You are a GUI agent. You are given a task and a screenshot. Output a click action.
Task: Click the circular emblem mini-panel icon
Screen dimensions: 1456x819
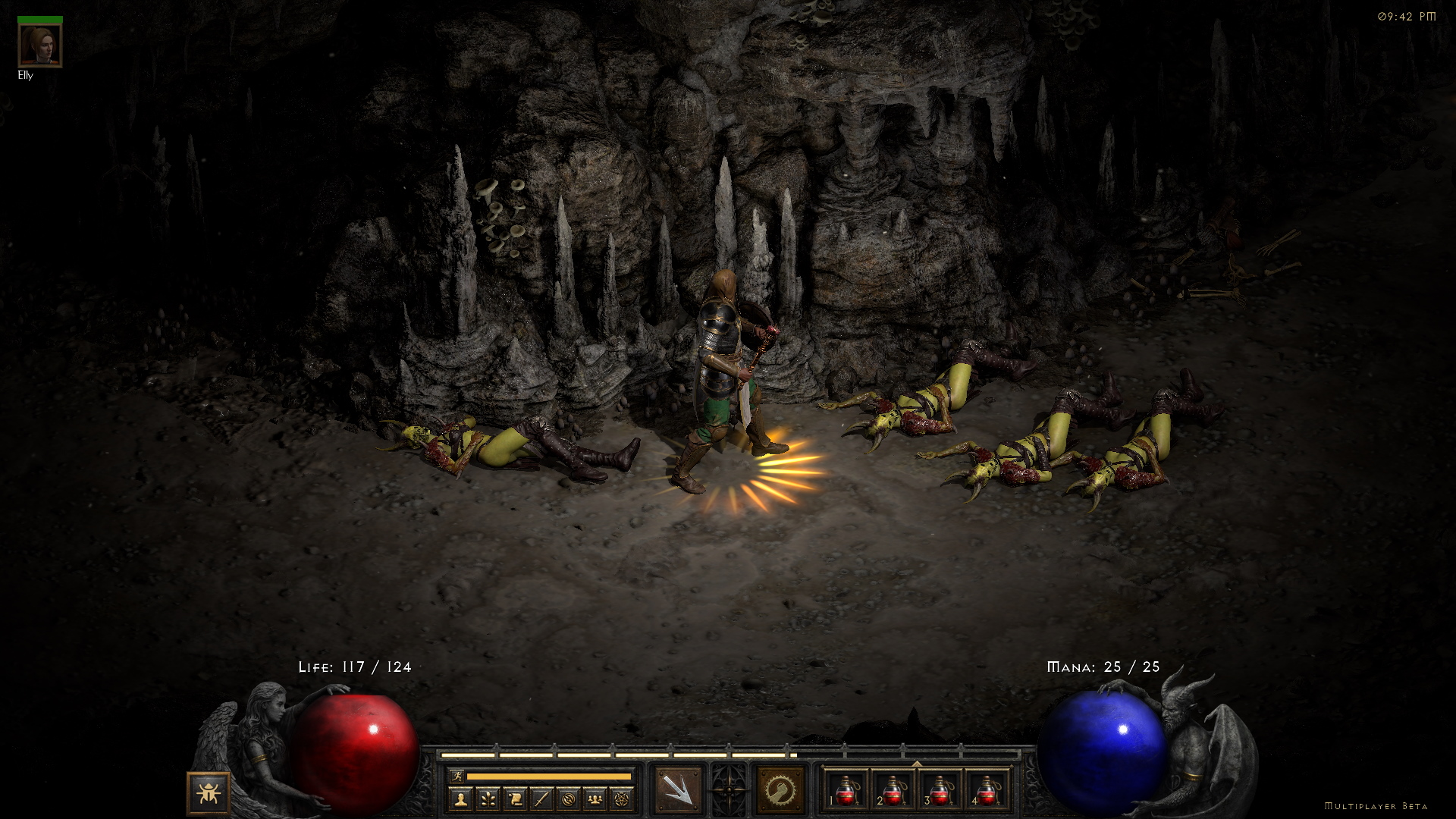pos(569,799)
